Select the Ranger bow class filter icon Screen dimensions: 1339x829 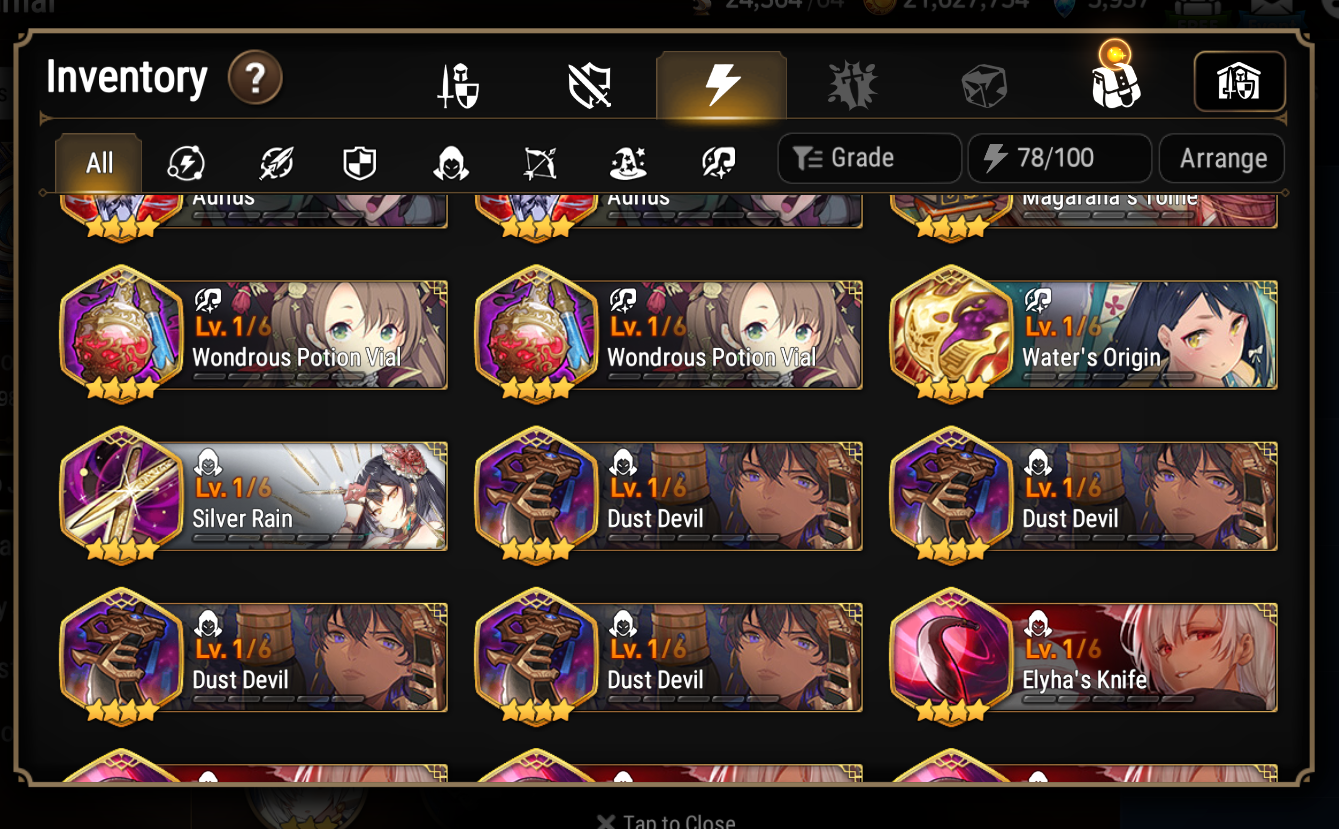[x=539, y=162]
